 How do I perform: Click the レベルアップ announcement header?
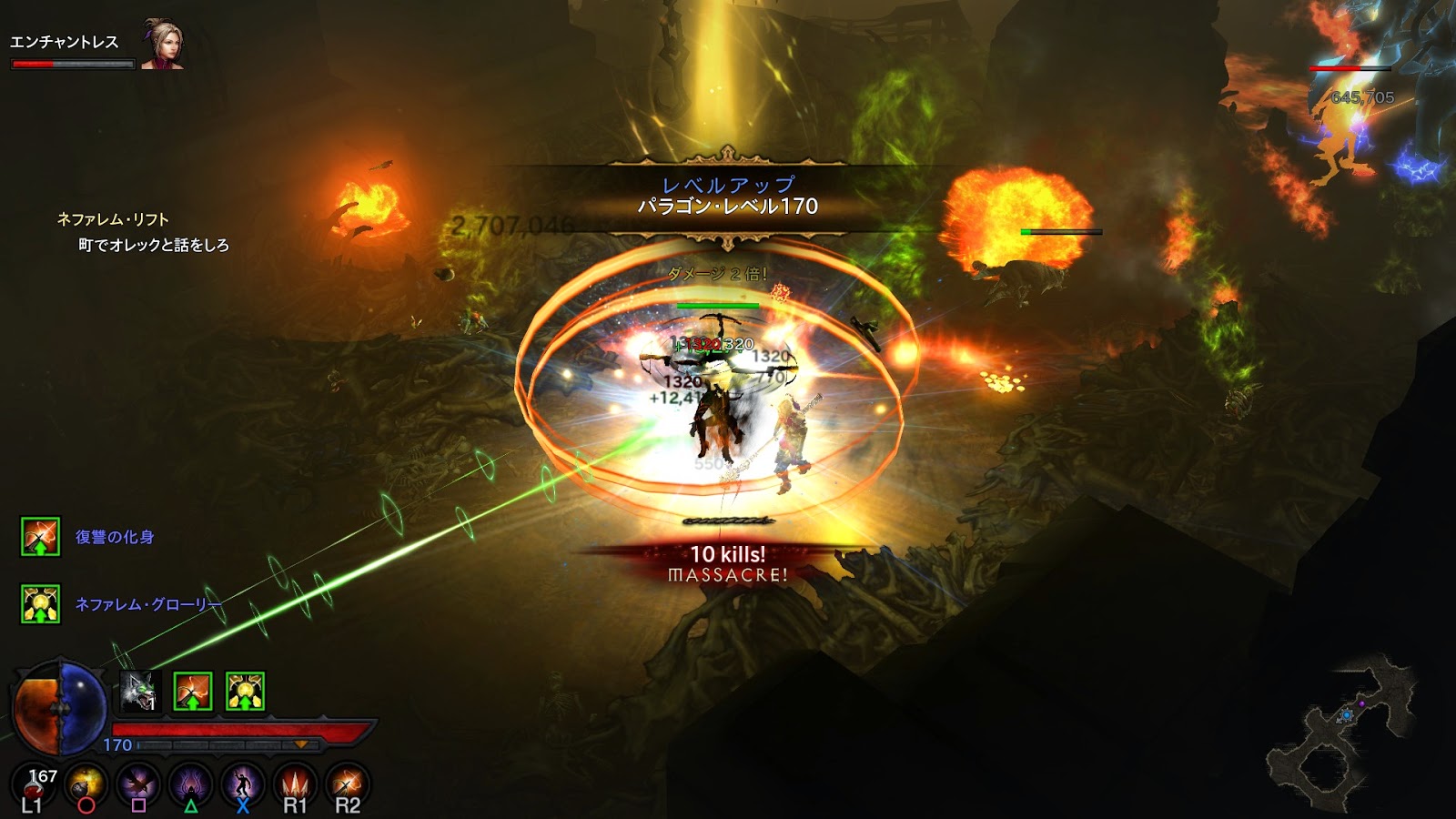tap(726, 184)
